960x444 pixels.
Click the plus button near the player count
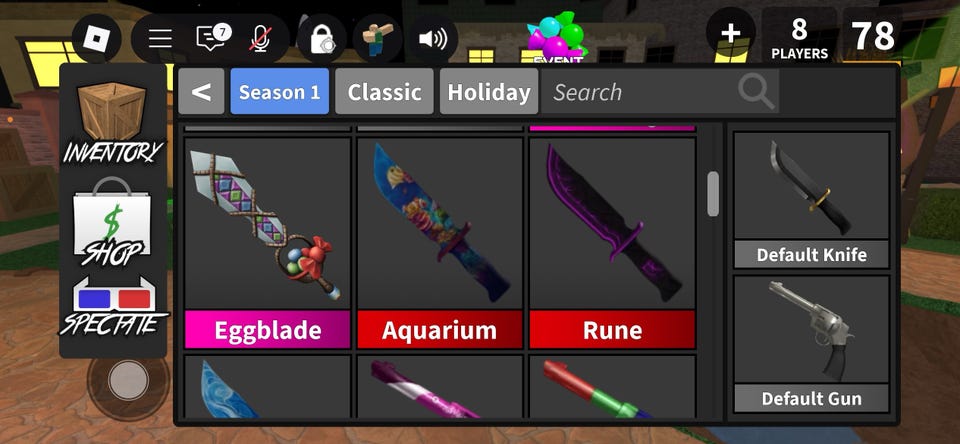(x=730, y=34)
